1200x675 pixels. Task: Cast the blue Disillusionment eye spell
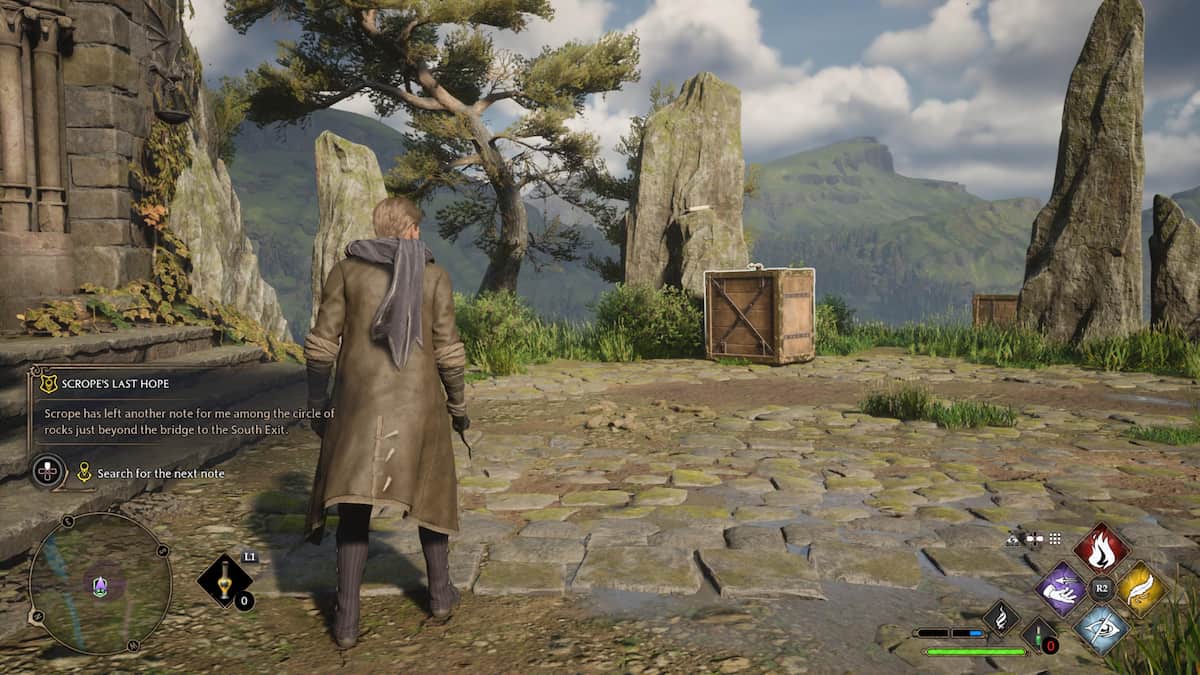click(1102, 630)
